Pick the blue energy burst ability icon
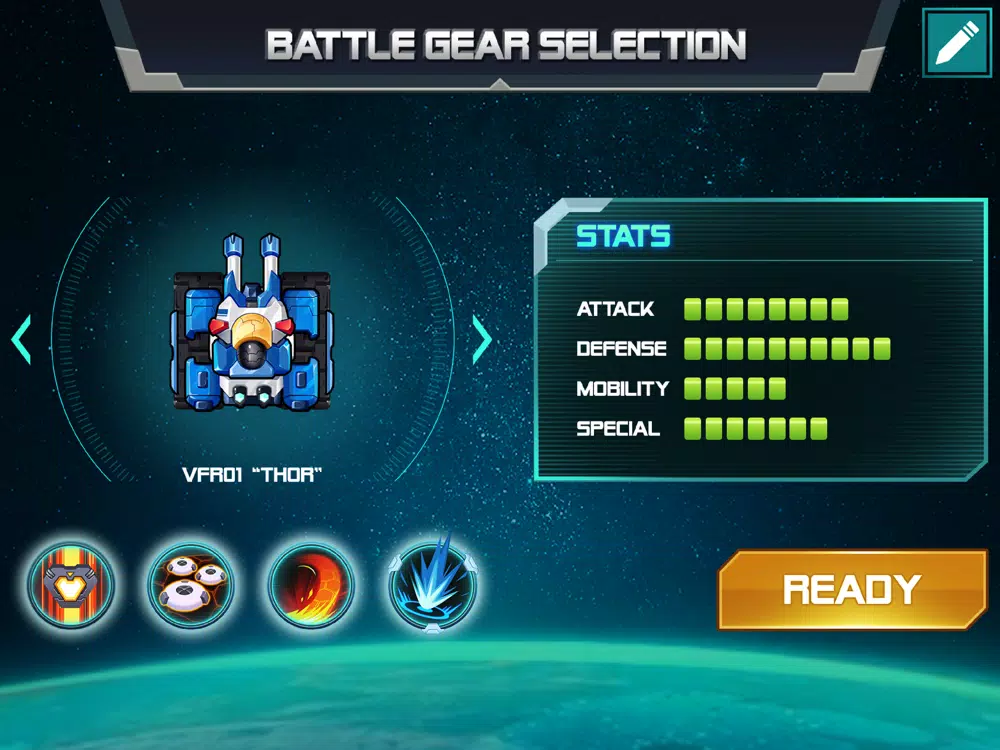Image resolution: width=1000 pixels, height=750 pixels. pyautogui.click(x=432, y=584)
